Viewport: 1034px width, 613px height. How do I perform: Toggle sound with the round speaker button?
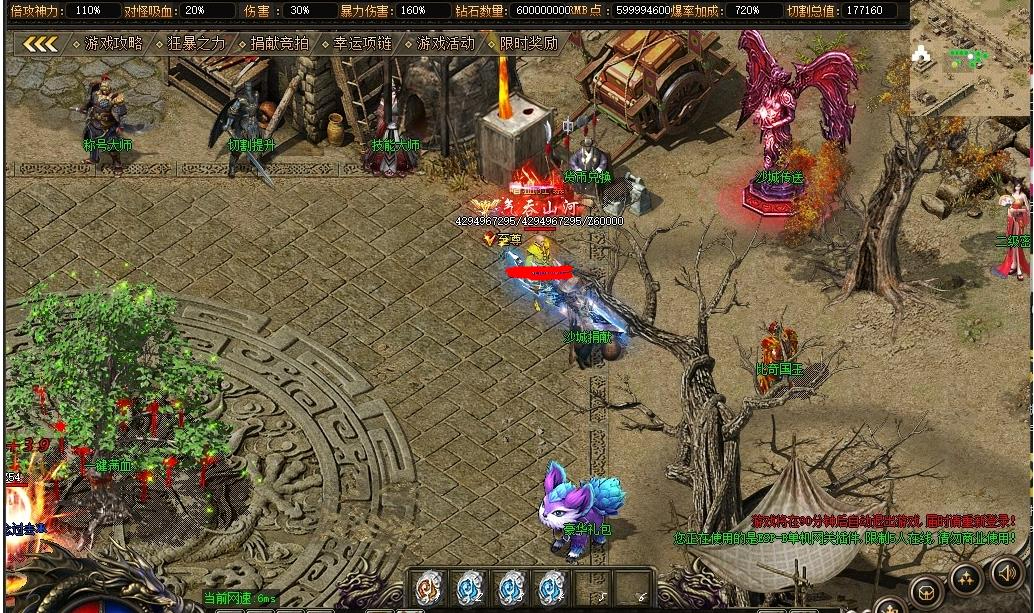1008,573
